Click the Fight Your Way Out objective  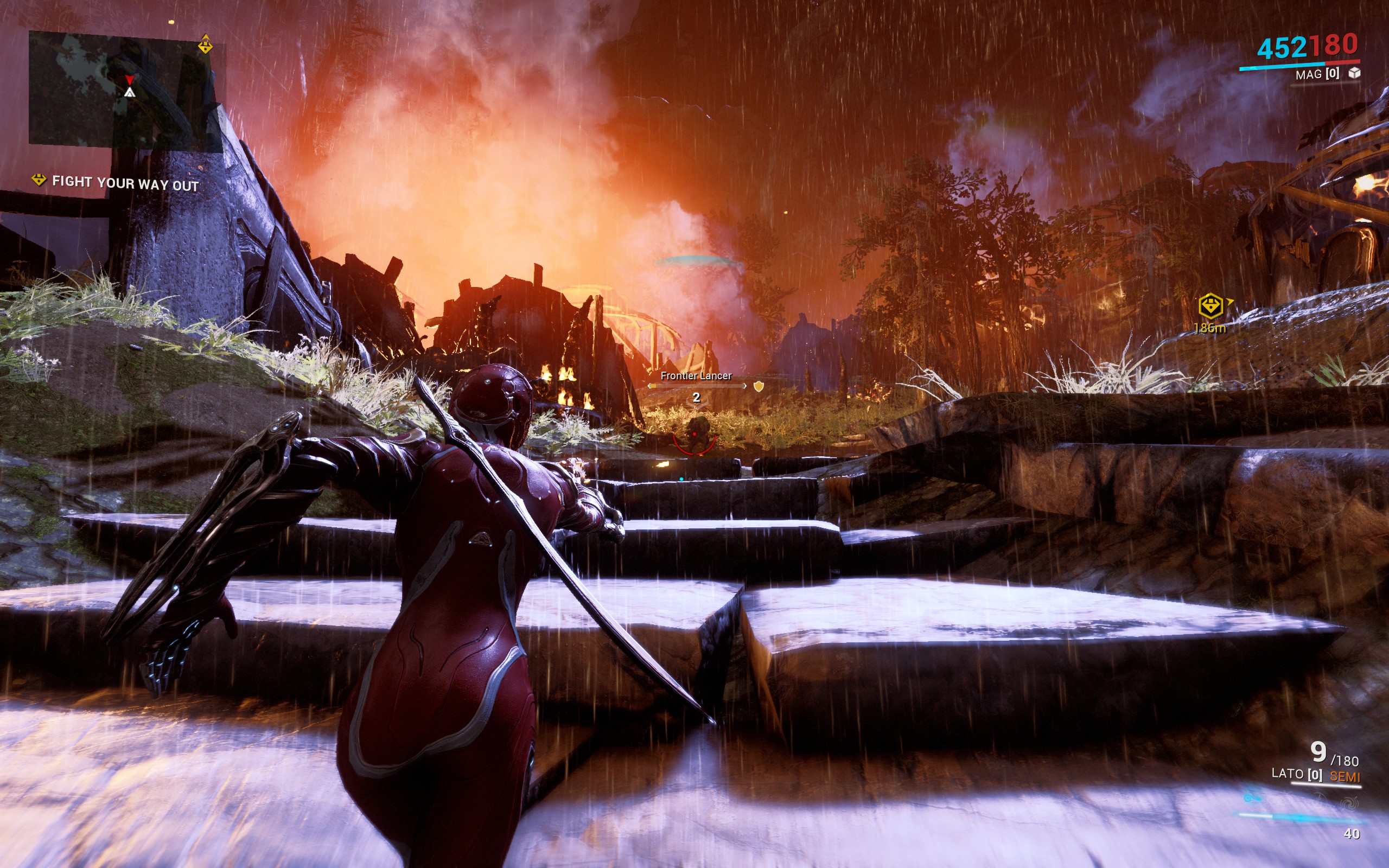(125, 183)
